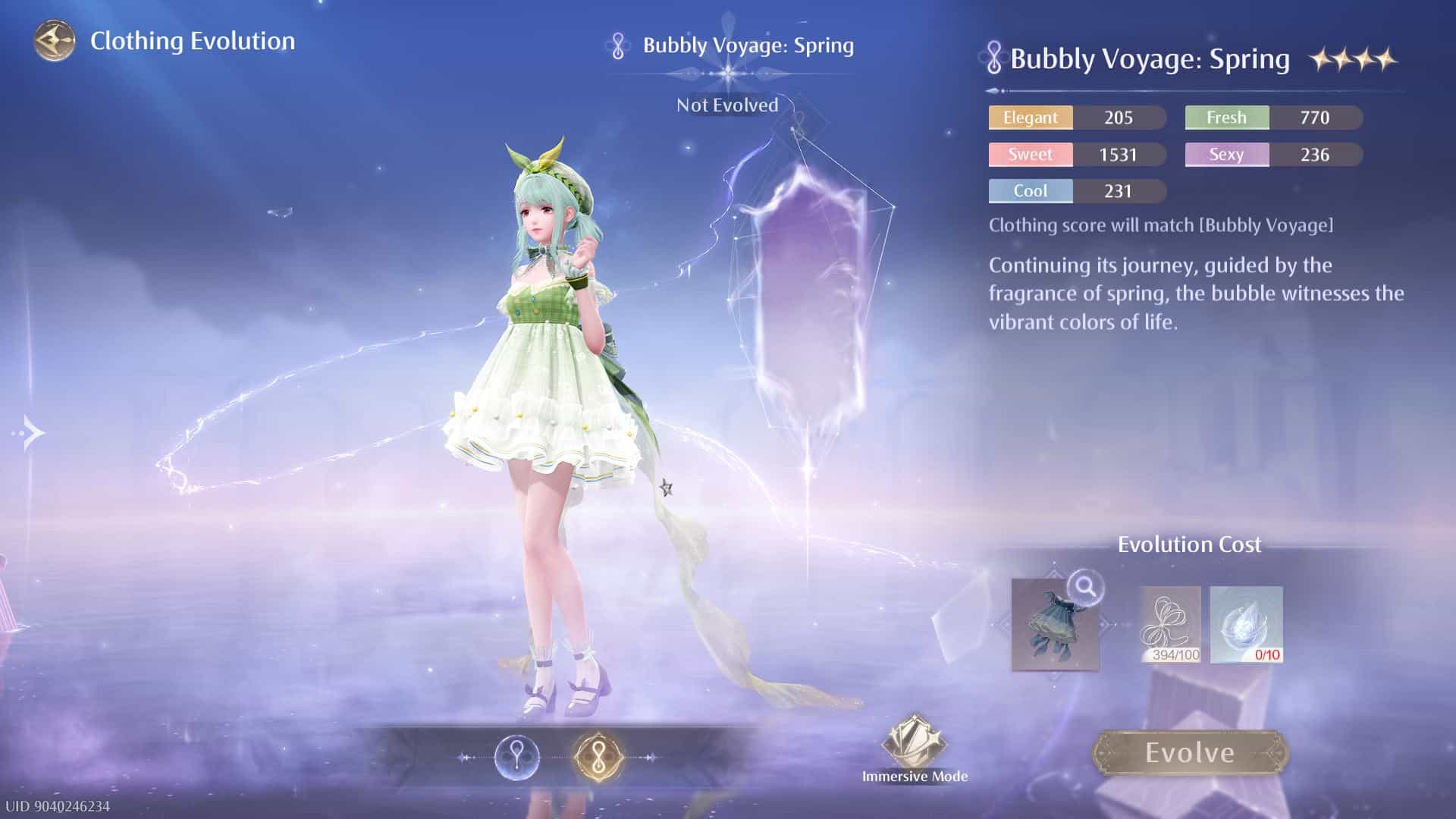Check the thread material showing 394/100

[1170, 625]
